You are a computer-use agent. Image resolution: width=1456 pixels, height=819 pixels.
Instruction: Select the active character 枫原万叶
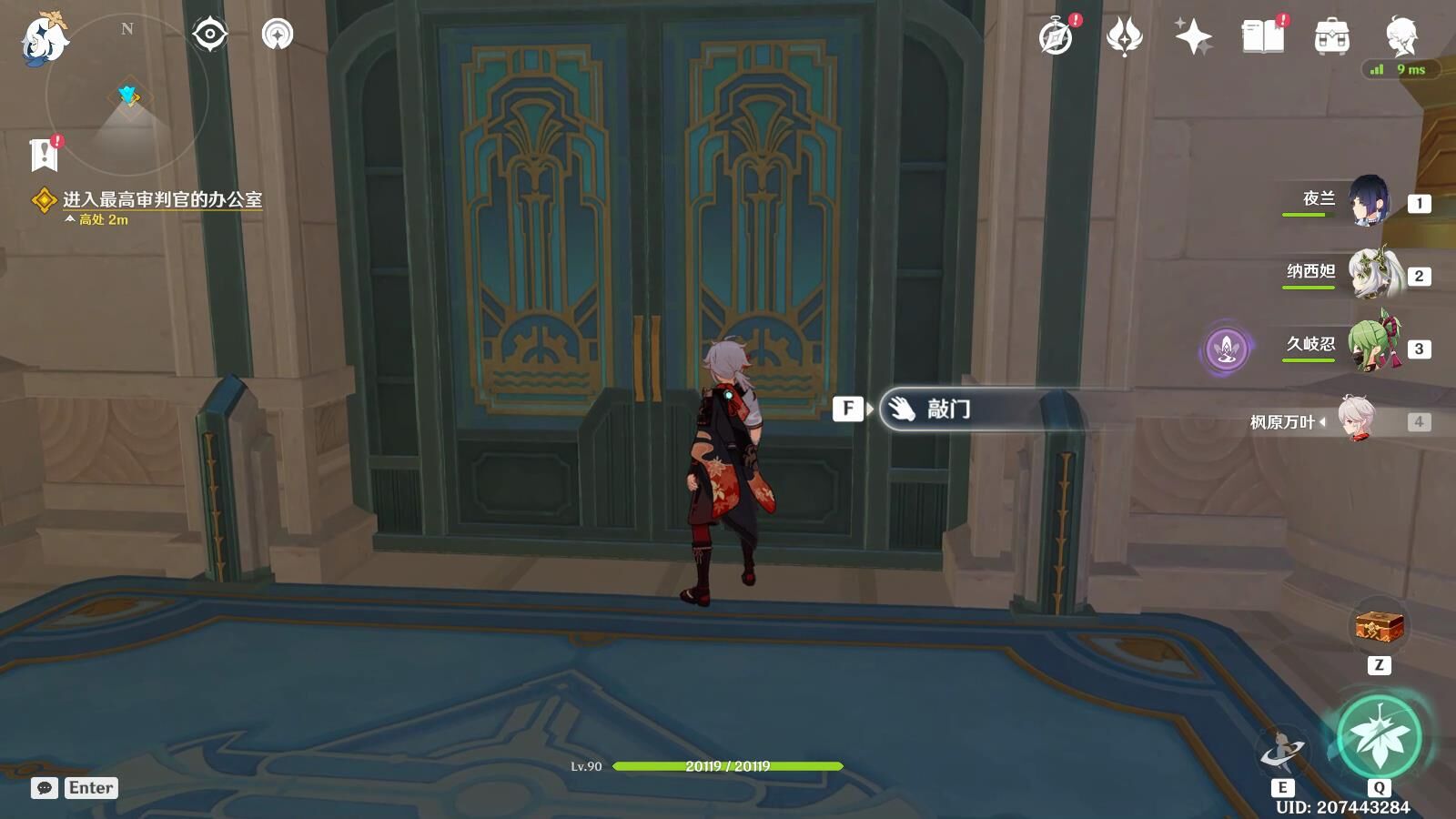(1356, 420)
